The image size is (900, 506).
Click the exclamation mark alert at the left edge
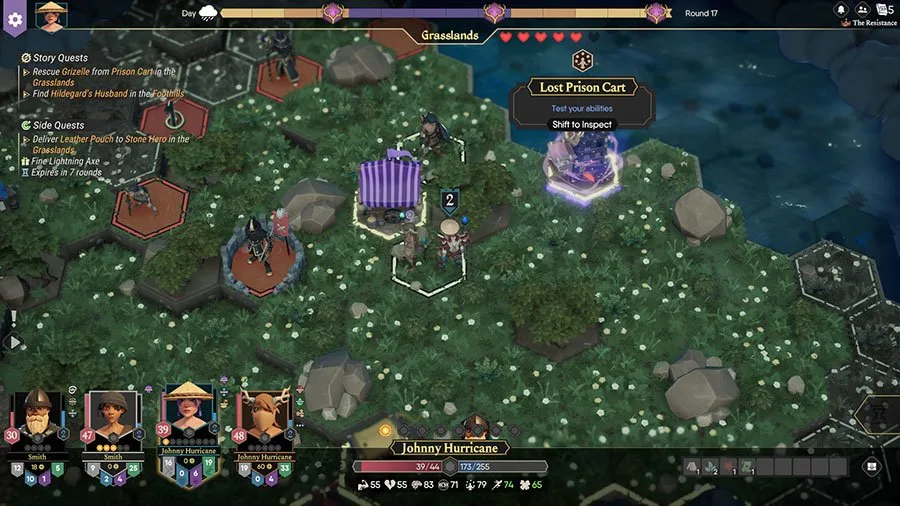tap(14, 318)
